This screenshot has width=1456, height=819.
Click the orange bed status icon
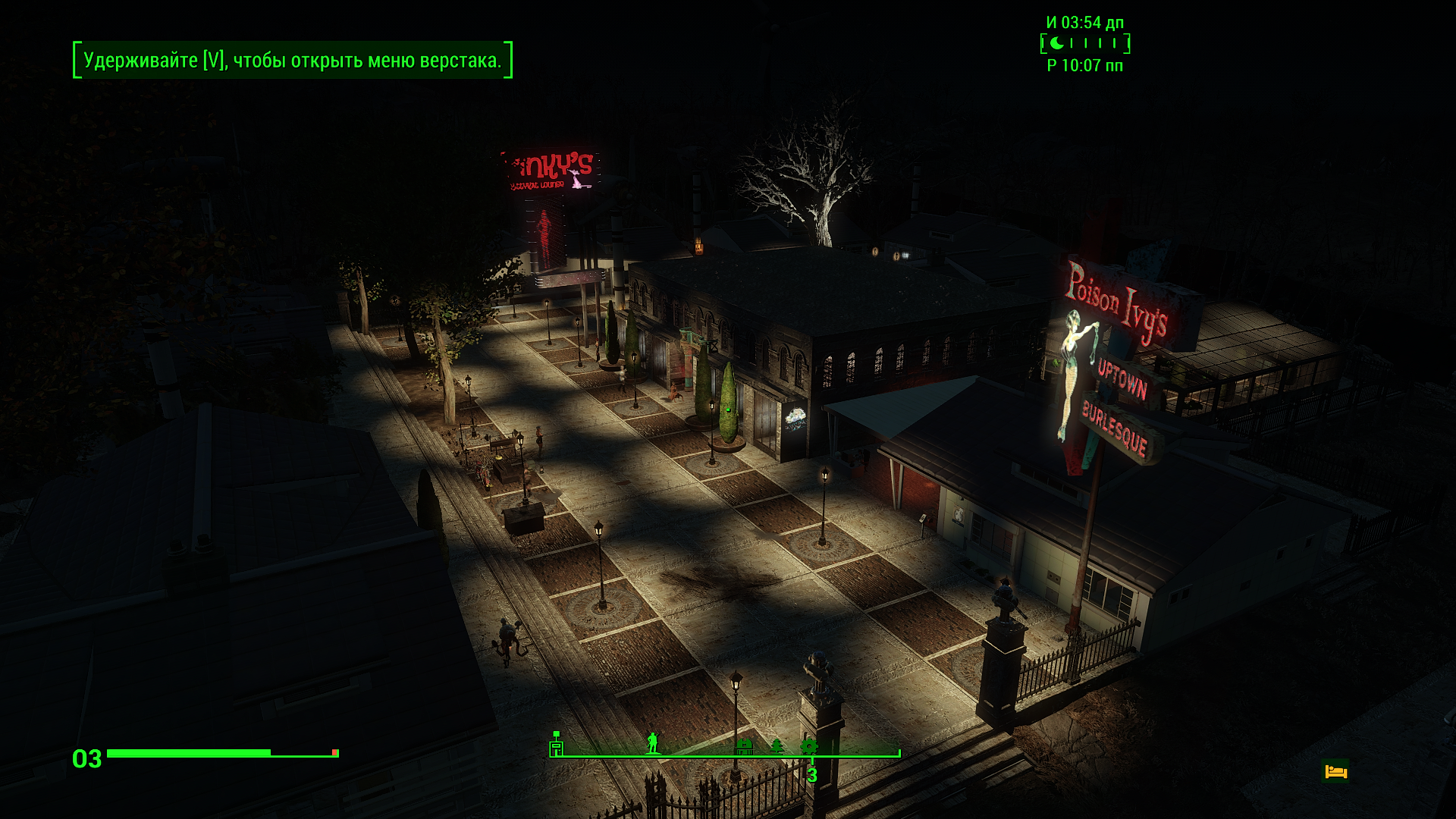coord(1335,772)
